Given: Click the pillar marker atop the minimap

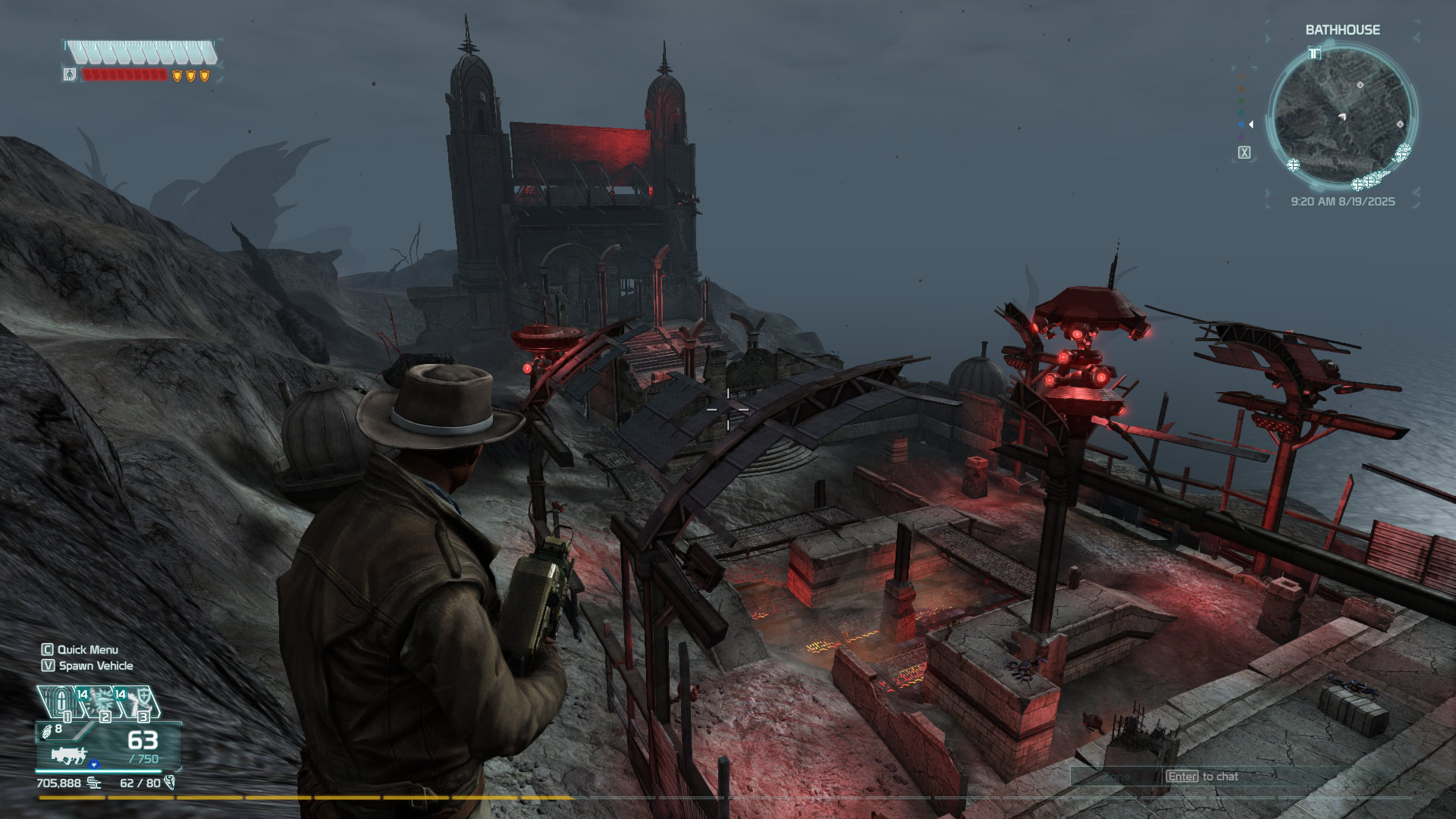Looking at the screenshot, I should pyautogui.click(x=1315, y=53).
